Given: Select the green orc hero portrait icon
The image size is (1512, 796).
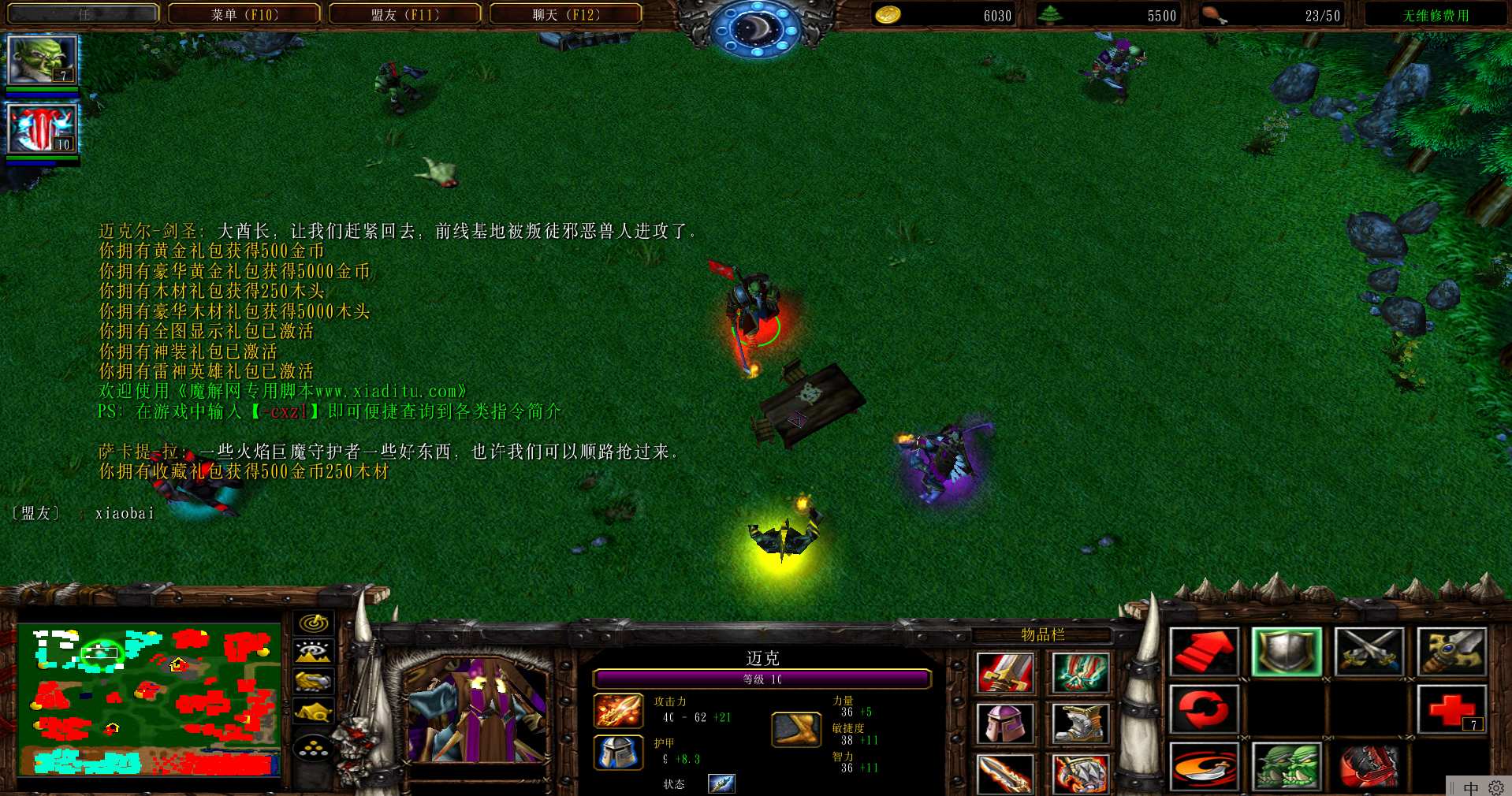Looking at the screenshot, I should click(43, 60).
